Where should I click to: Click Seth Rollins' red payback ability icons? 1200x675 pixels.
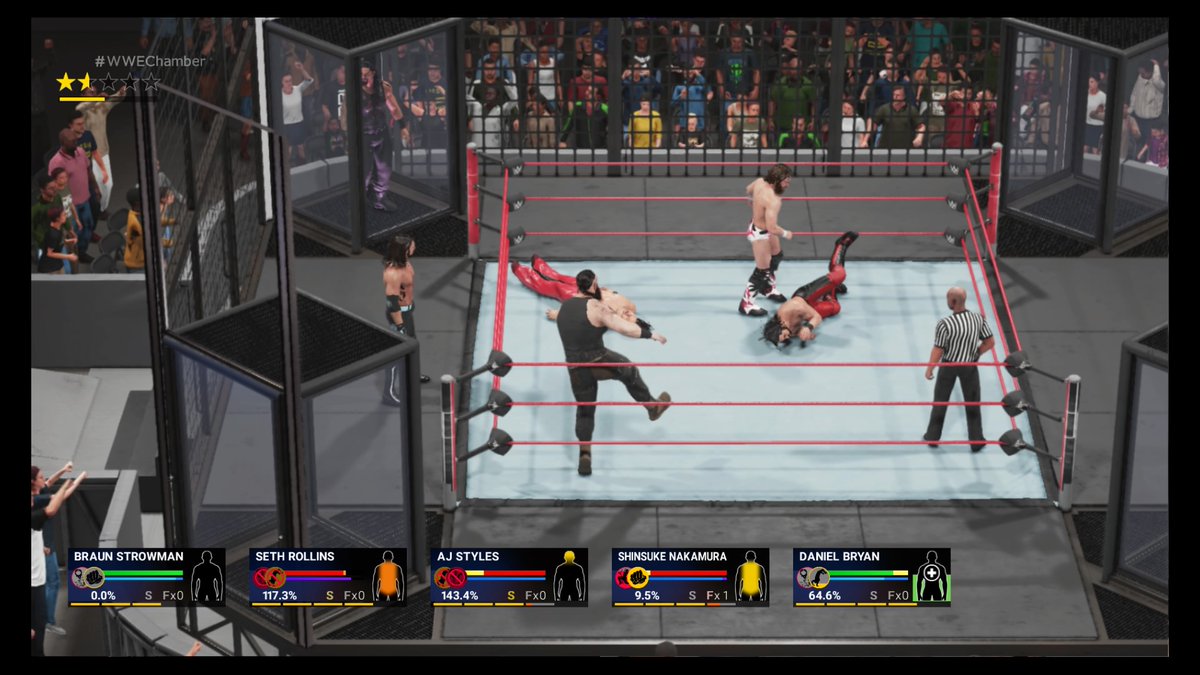pyautogui.click(x=269, y=577)
